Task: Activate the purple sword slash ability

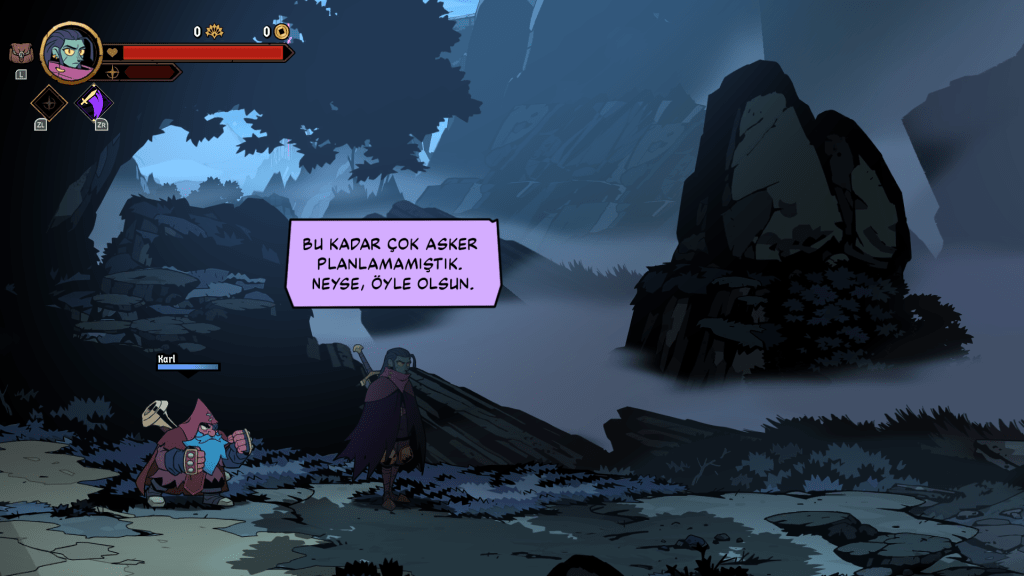Action: coord(97,102)
